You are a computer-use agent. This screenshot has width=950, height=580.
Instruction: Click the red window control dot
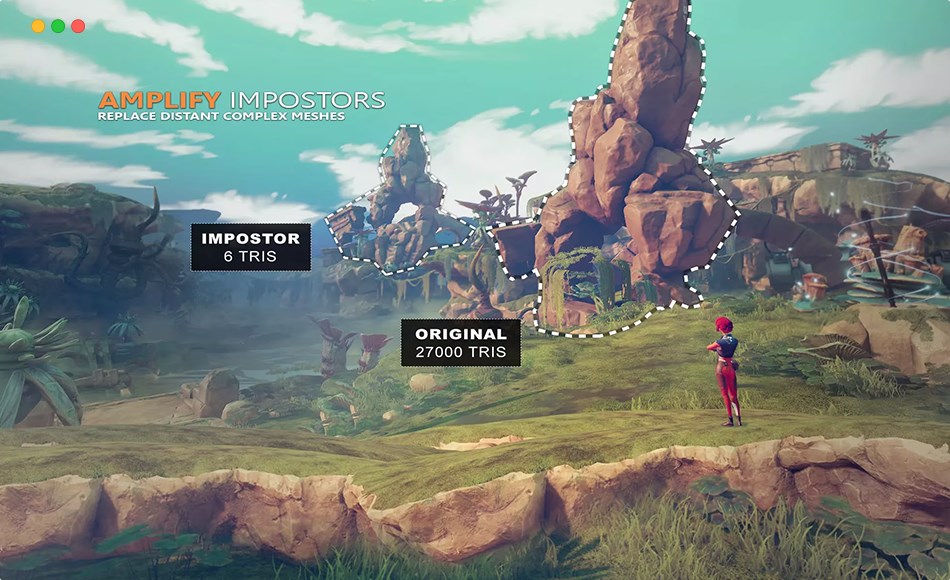pos(78,26)
